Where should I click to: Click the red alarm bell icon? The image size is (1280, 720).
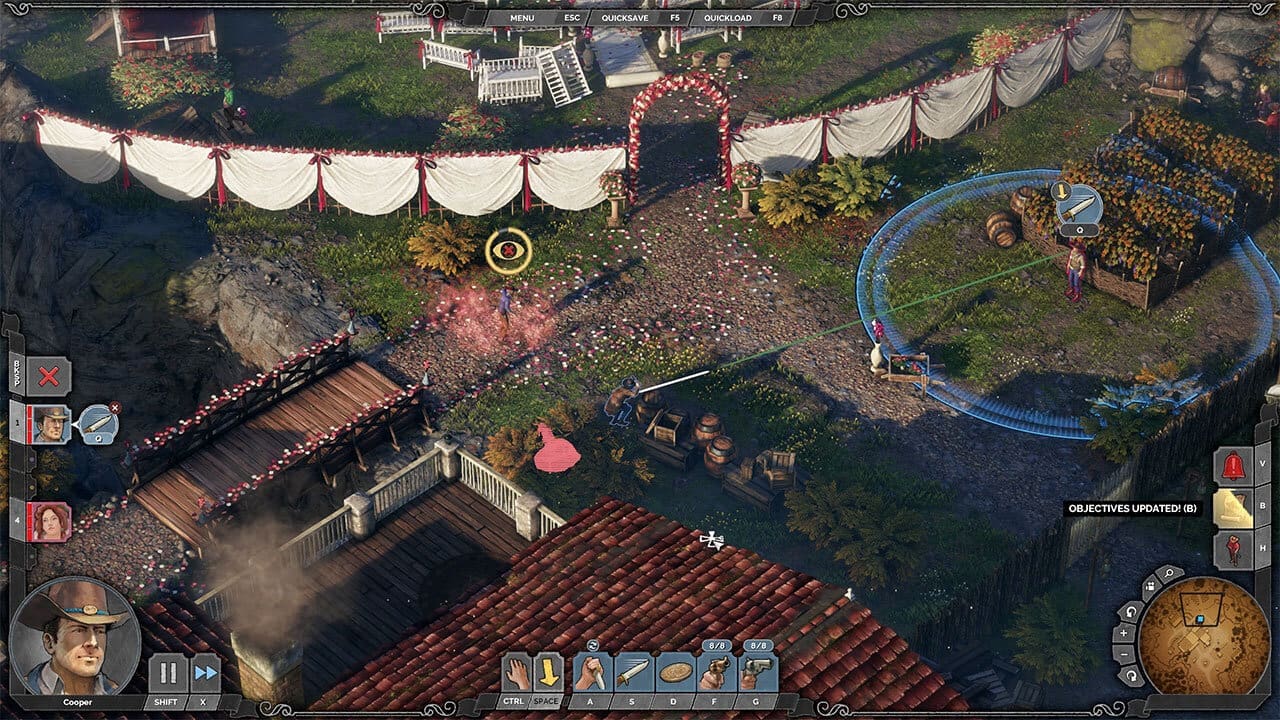(x=1232, y=466)
